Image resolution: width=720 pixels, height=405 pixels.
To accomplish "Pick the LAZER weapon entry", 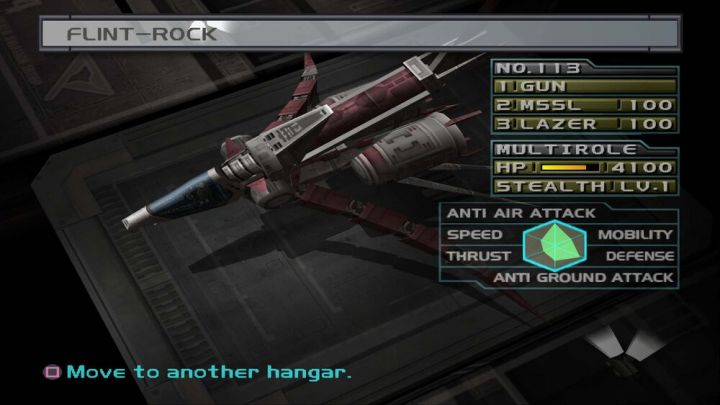I will click(584, 124).
